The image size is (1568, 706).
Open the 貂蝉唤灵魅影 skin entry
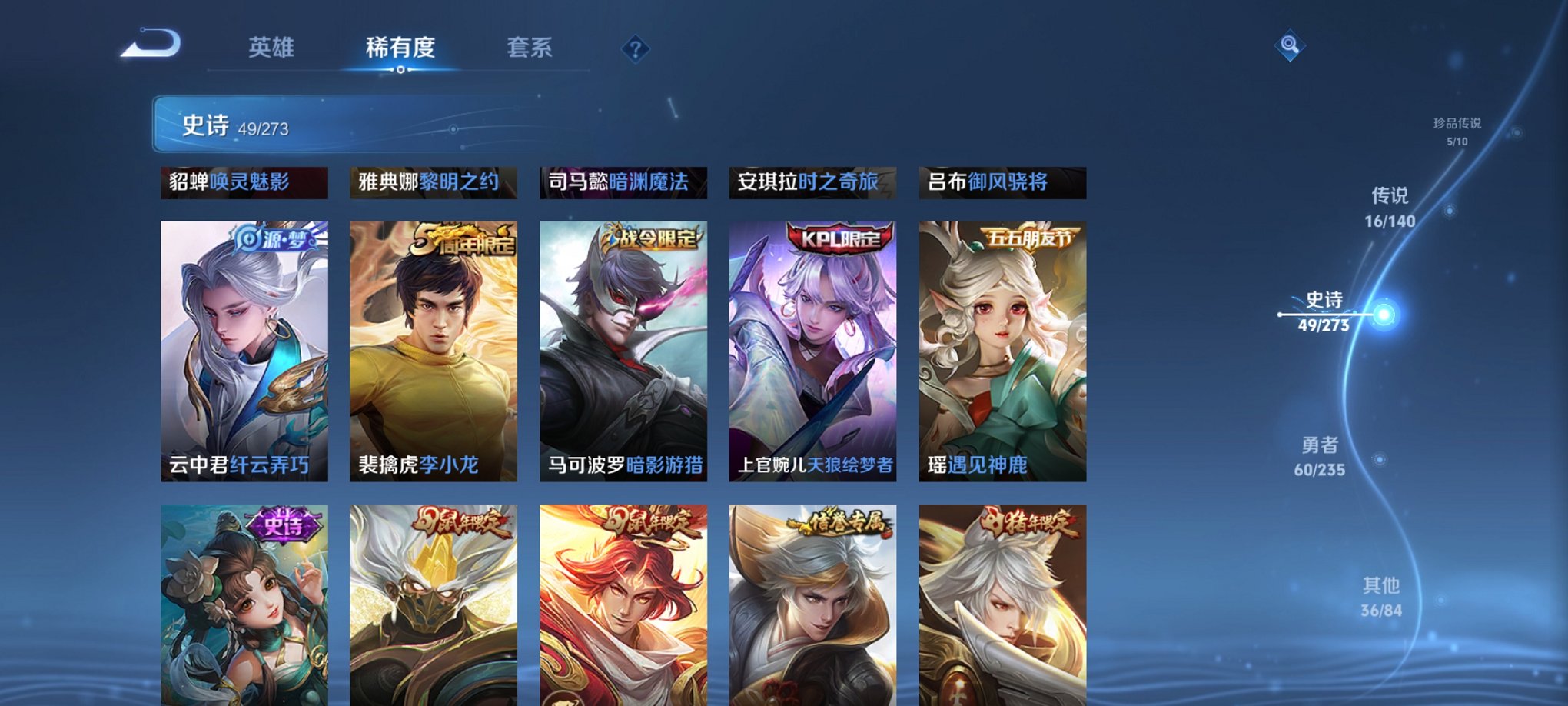click(243, 182)
